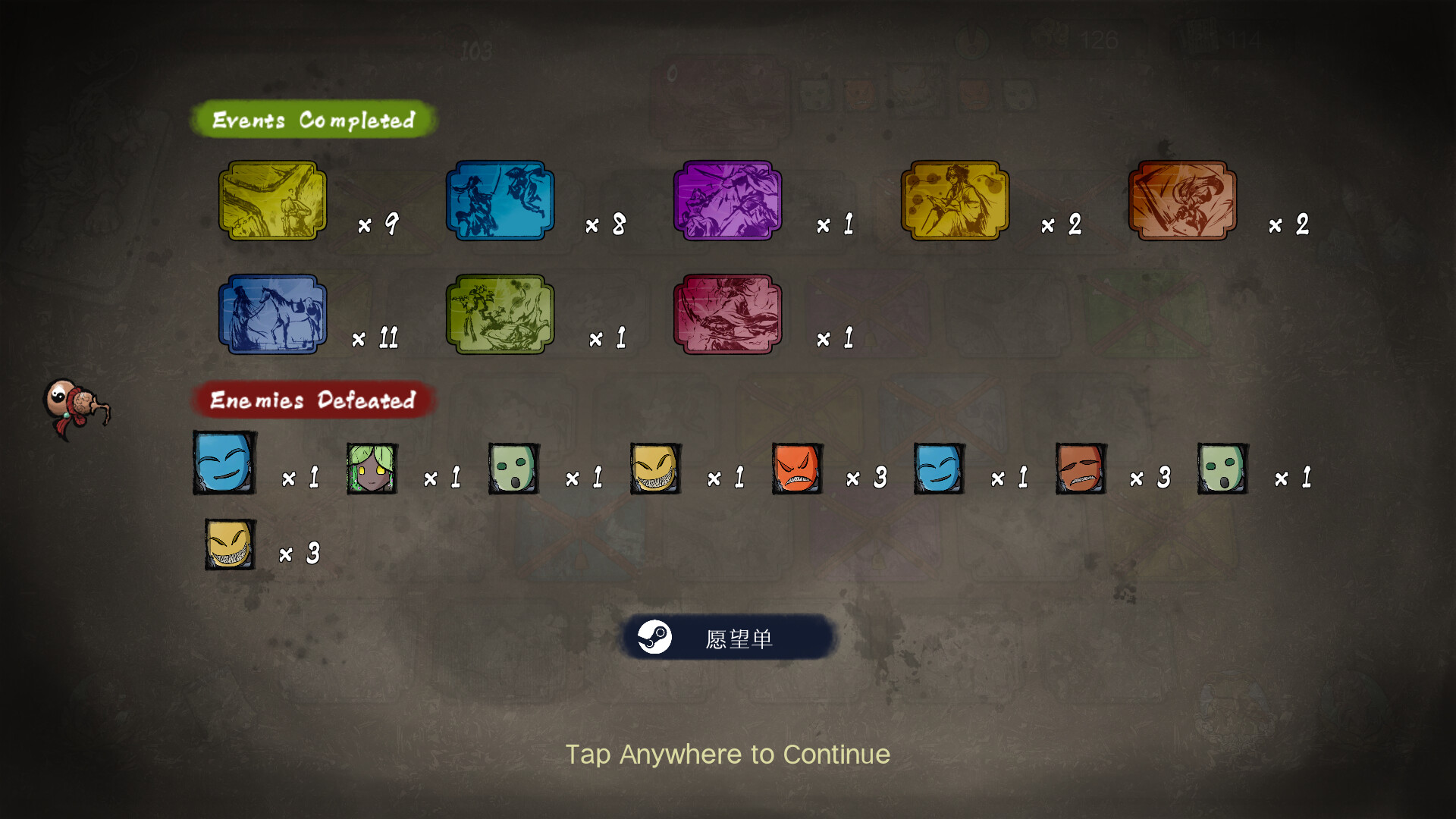Click the brown scowling enemy icon with x3
Screen dimensions: 1456x819
point(1080,468)
